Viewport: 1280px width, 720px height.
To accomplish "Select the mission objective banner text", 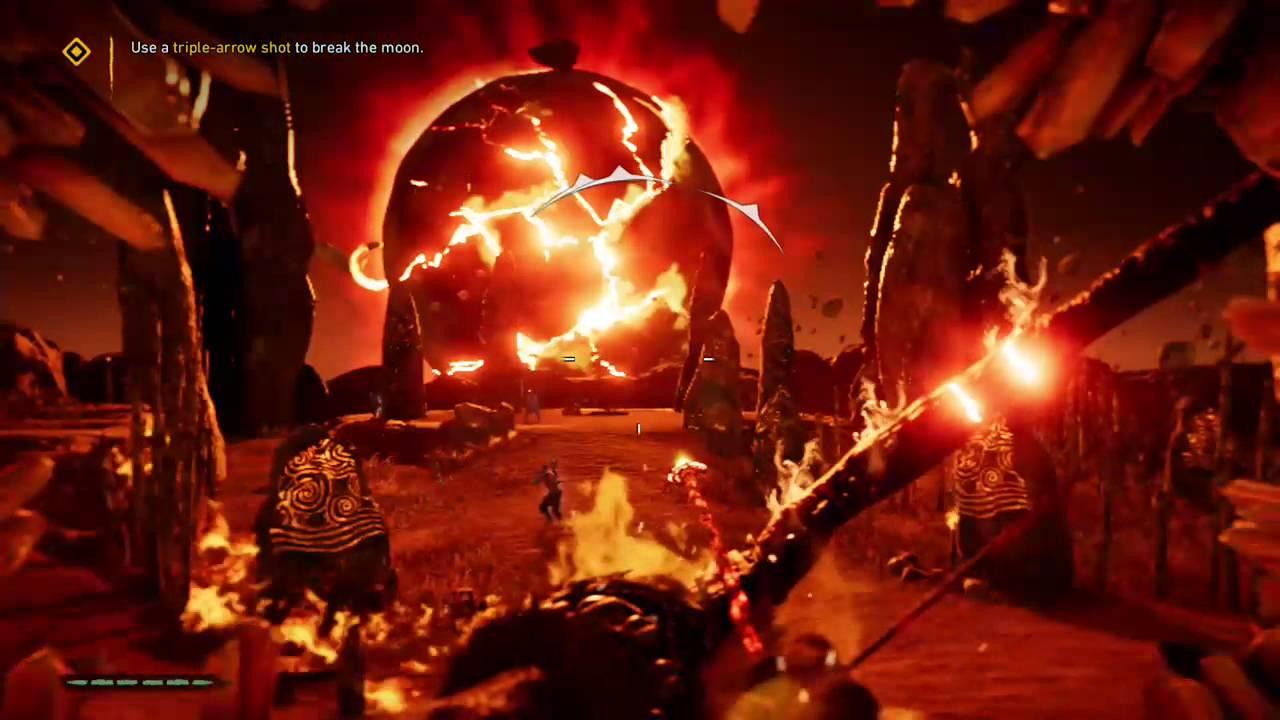I will pos(276,47).
